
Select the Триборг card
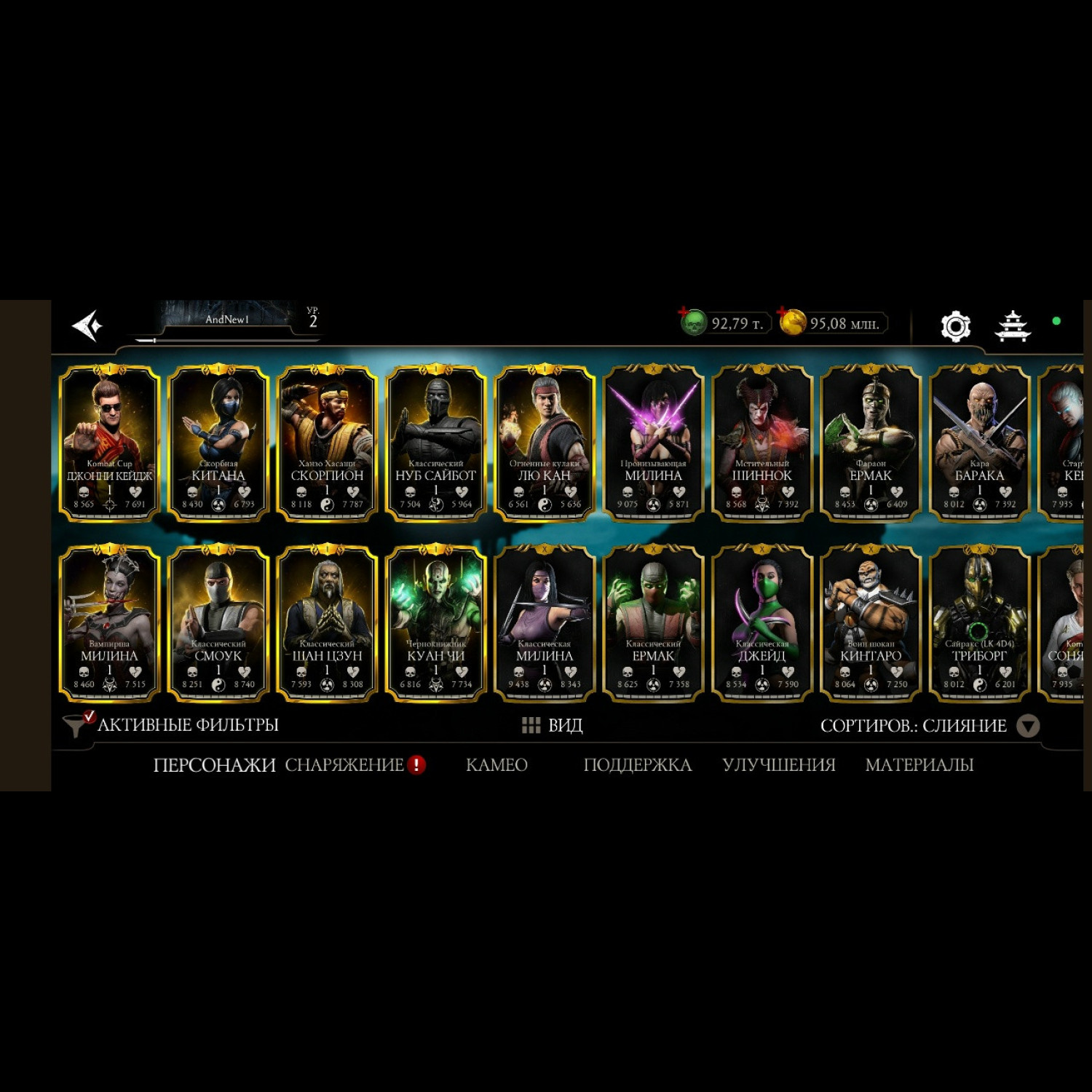point(979,623)
